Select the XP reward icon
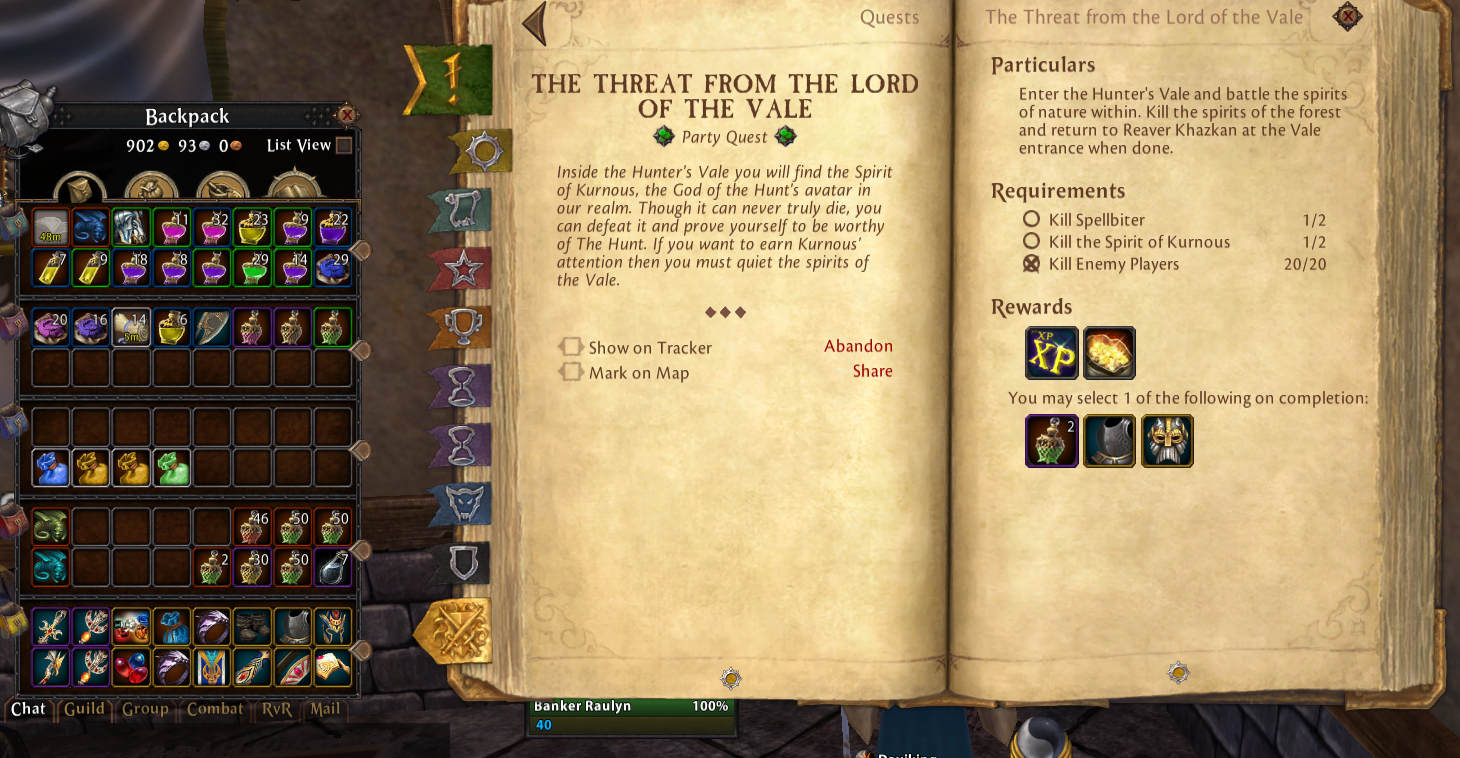1460x758 pixels. tap(1052, 353)
